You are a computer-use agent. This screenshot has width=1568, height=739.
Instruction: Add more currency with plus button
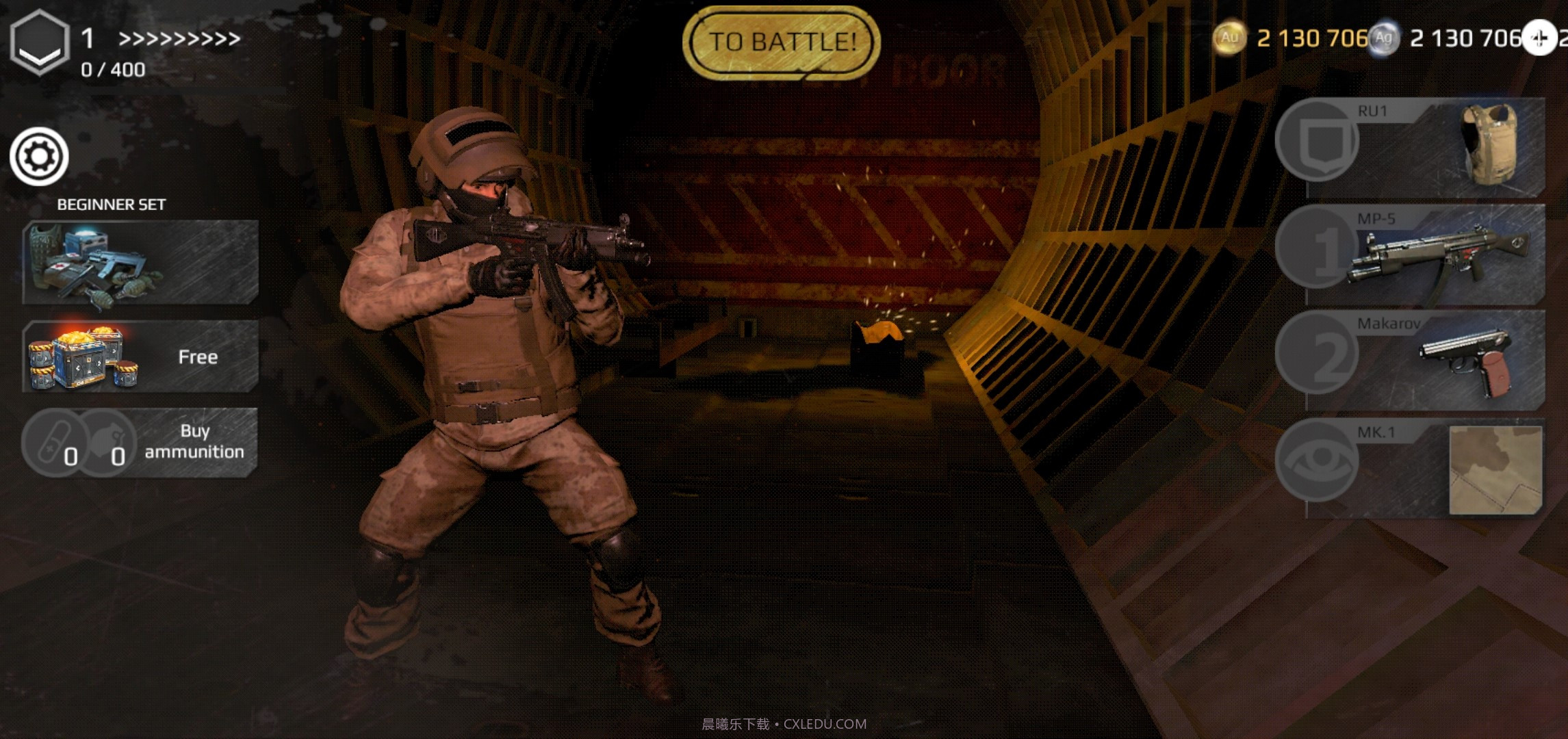tap(1539, 38)
